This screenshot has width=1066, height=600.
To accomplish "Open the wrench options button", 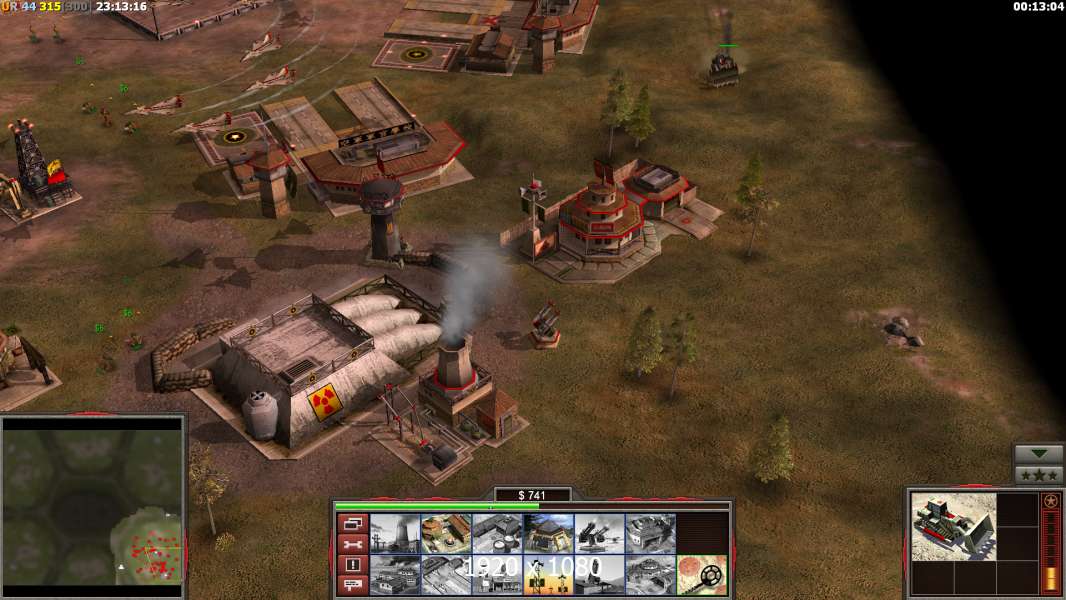I will click(352, 544).
